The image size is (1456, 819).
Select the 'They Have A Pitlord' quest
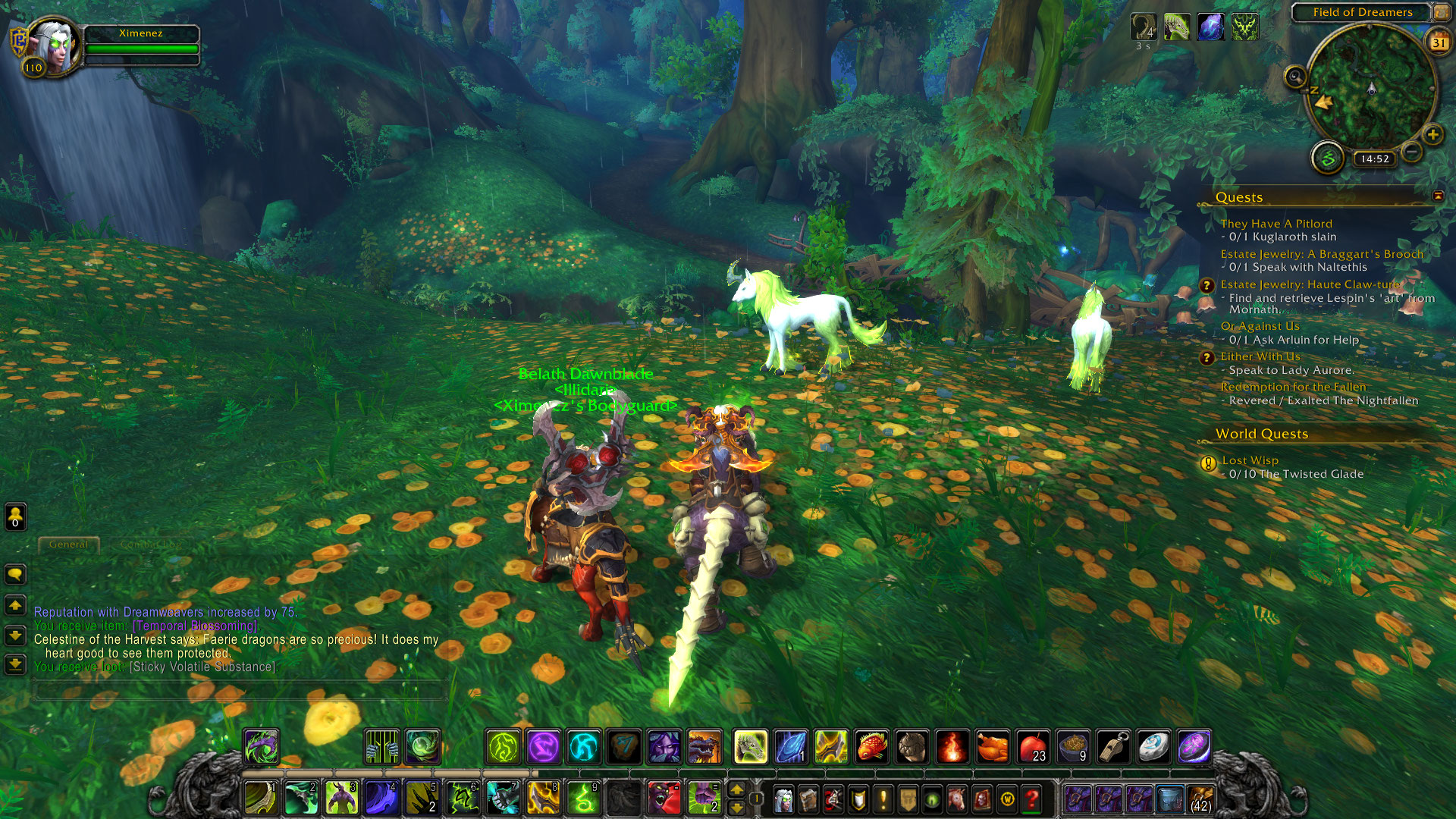1276,224
